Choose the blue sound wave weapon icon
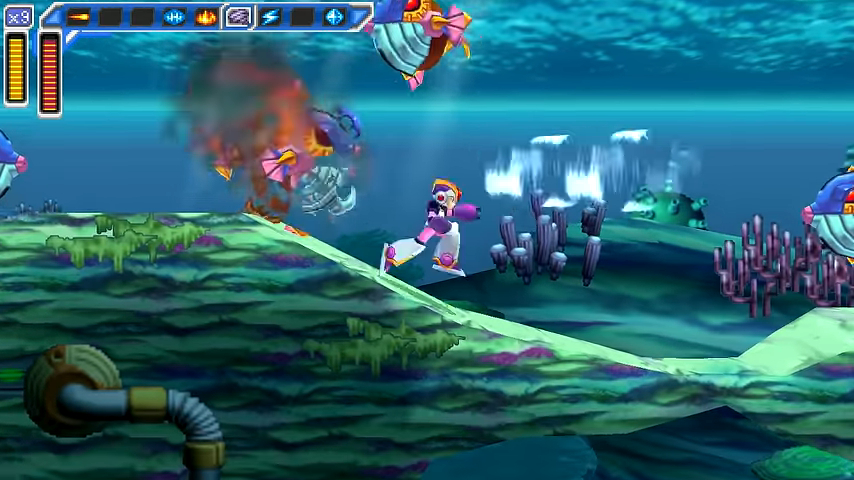Image resolution: width=854 pixels, height=480 pixels. [x=174, y=16]
